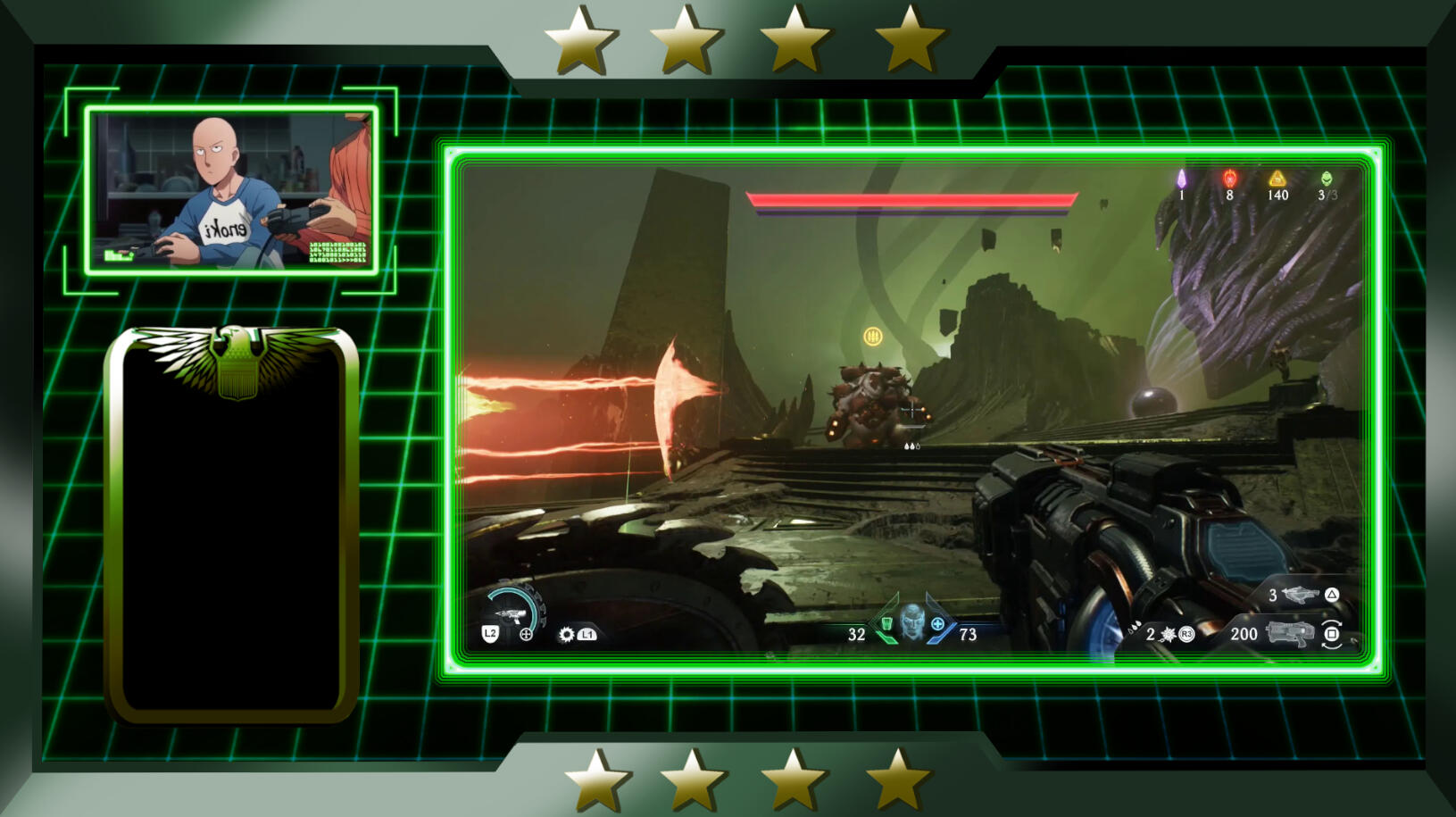This screenshot has width=1456, height=817.
Task: Select the yellow objective marker
Action: click(873, 337)
